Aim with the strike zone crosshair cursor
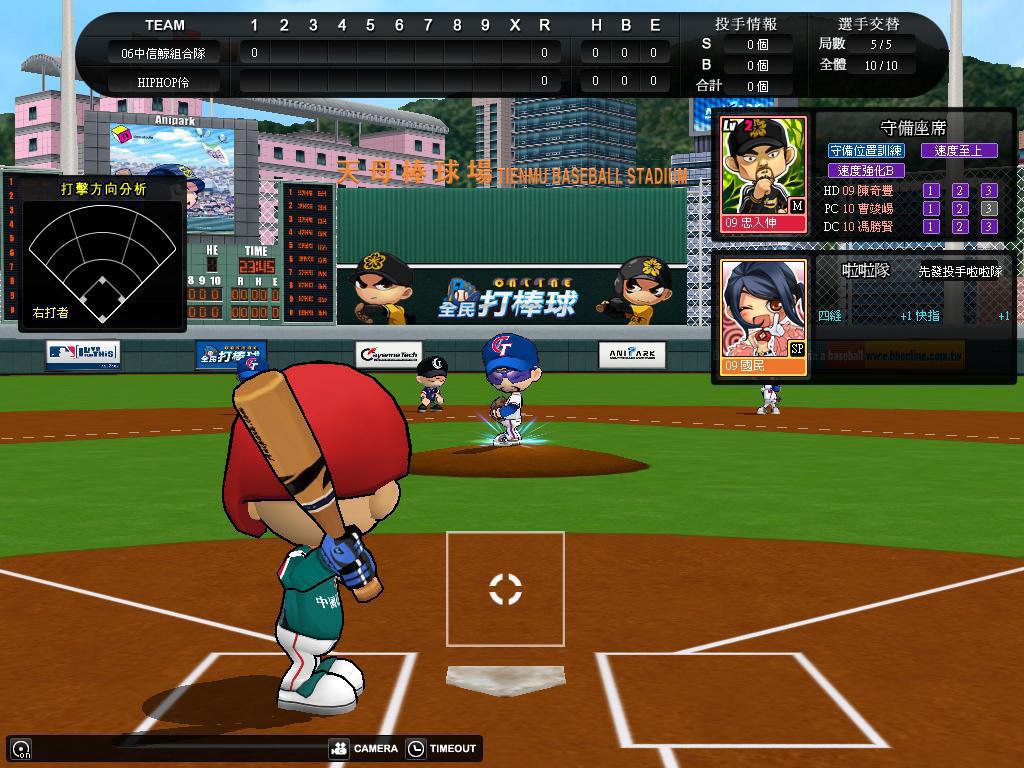Screen dimensions: 1024x768 [505, 589]
